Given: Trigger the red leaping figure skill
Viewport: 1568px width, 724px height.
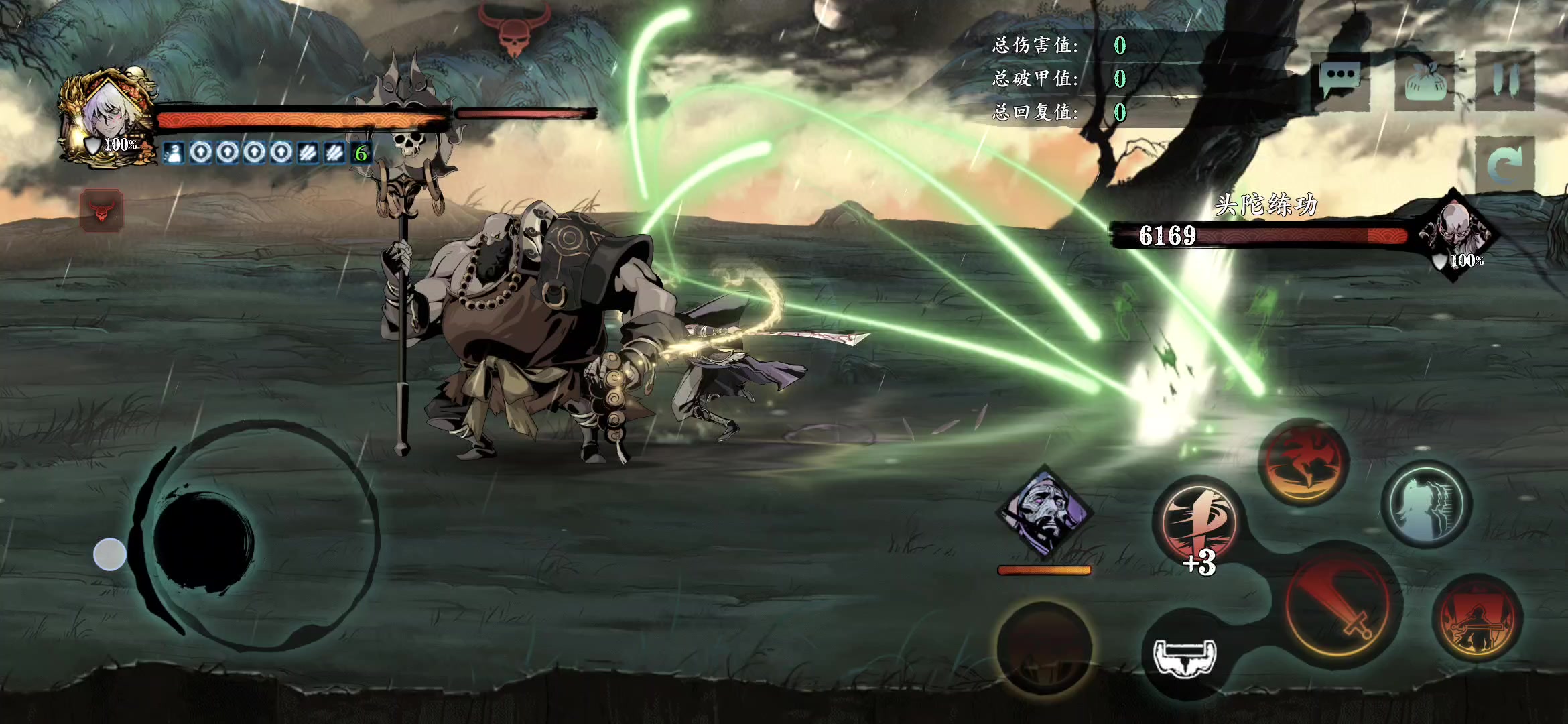Looking at the screenshot, I should pos(1304,461).
